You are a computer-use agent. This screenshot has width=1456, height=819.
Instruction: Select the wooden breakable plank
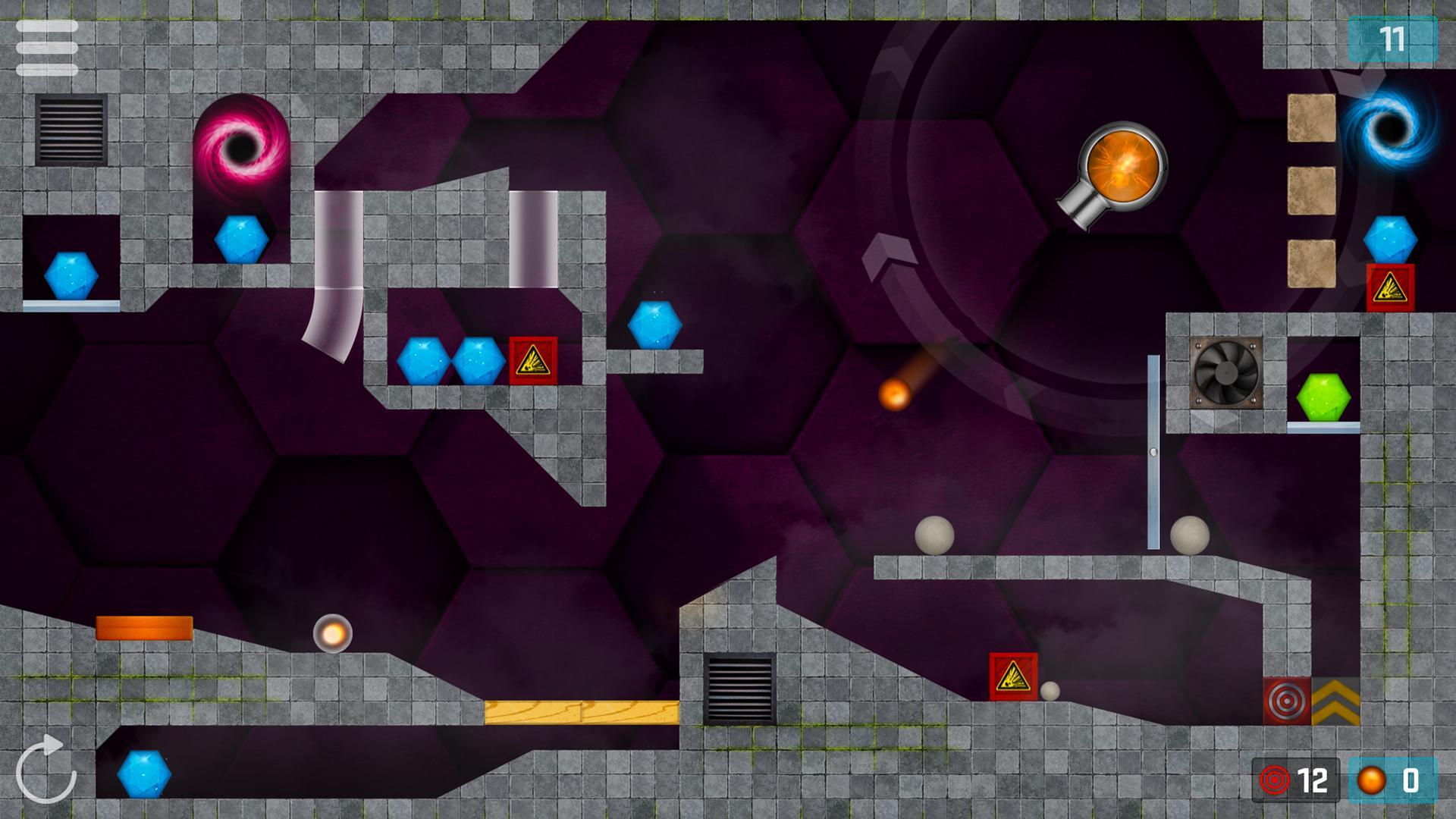(x=580, y=711)
